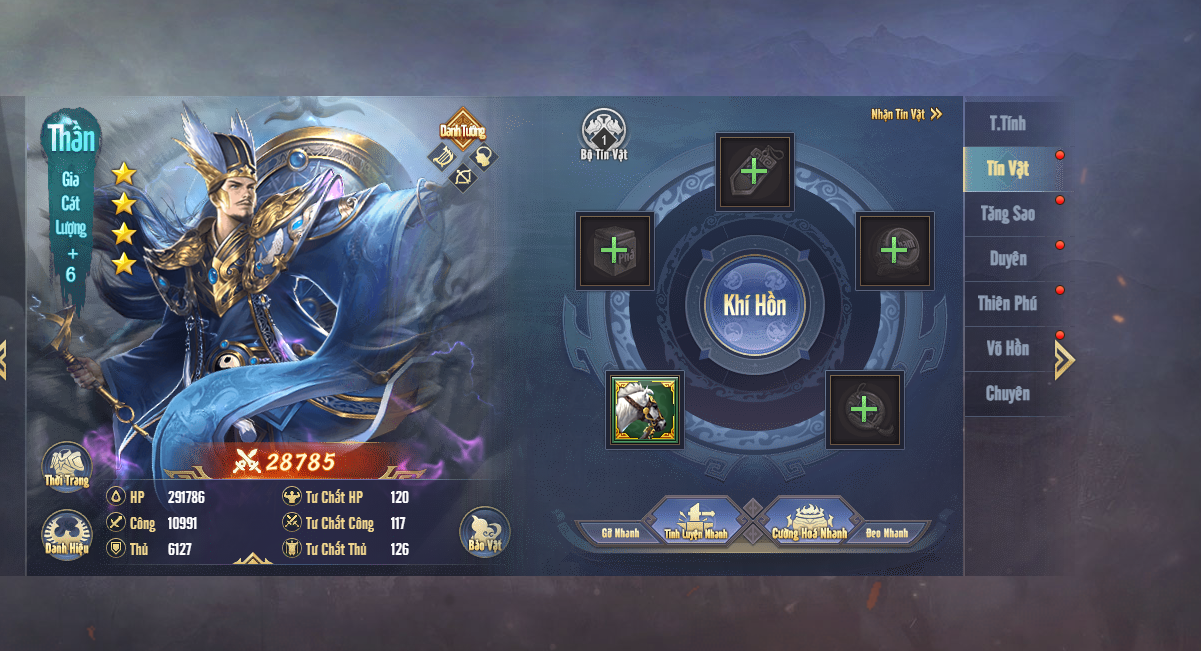
Task: Open the Bảo Vật treasure button
Action: click(x=485, y=532)
